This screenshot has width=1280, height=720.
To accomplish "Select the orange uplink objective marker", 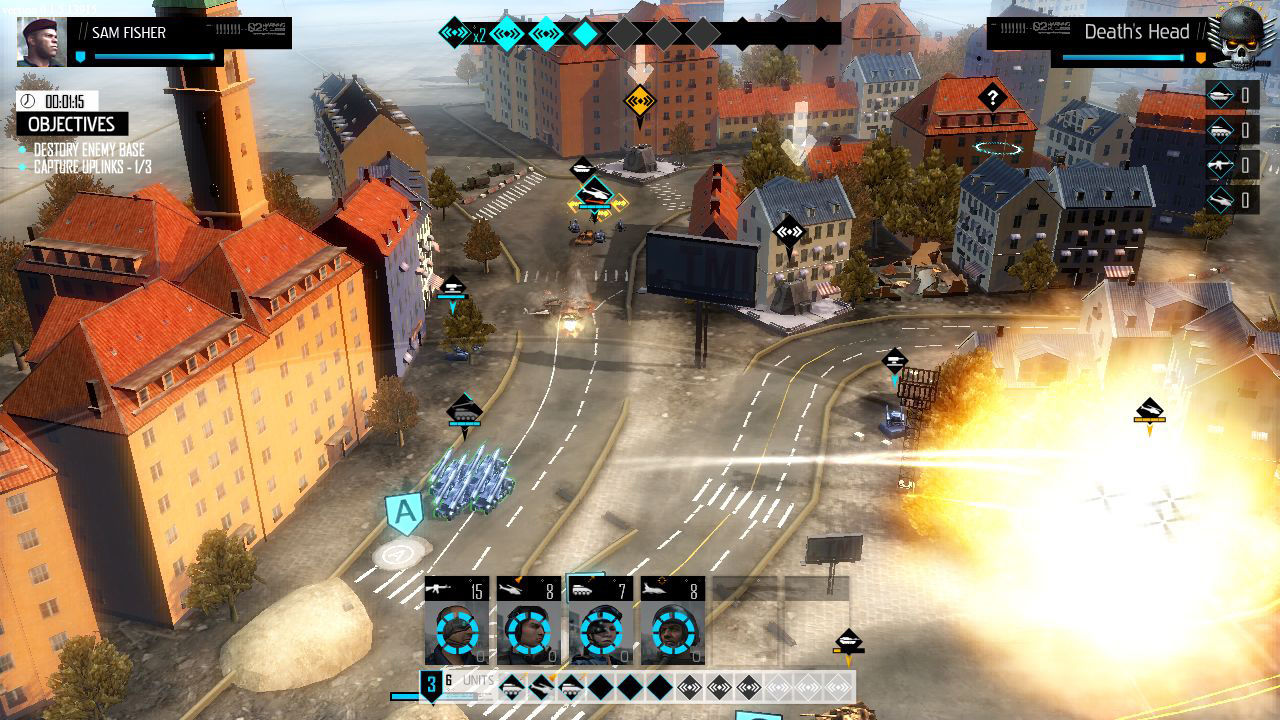I will pyautogui.click(x=638, y=100).
